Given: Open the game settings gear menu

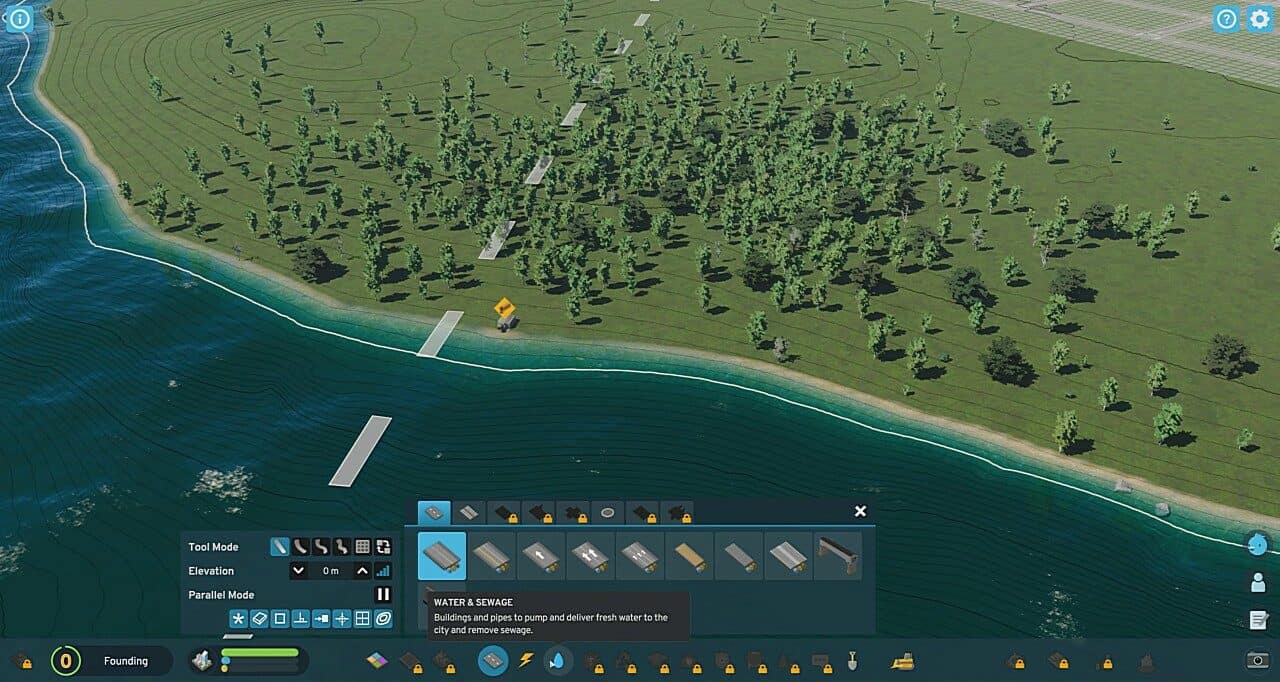Looking at the screenshot, I should coord(1259,18).
